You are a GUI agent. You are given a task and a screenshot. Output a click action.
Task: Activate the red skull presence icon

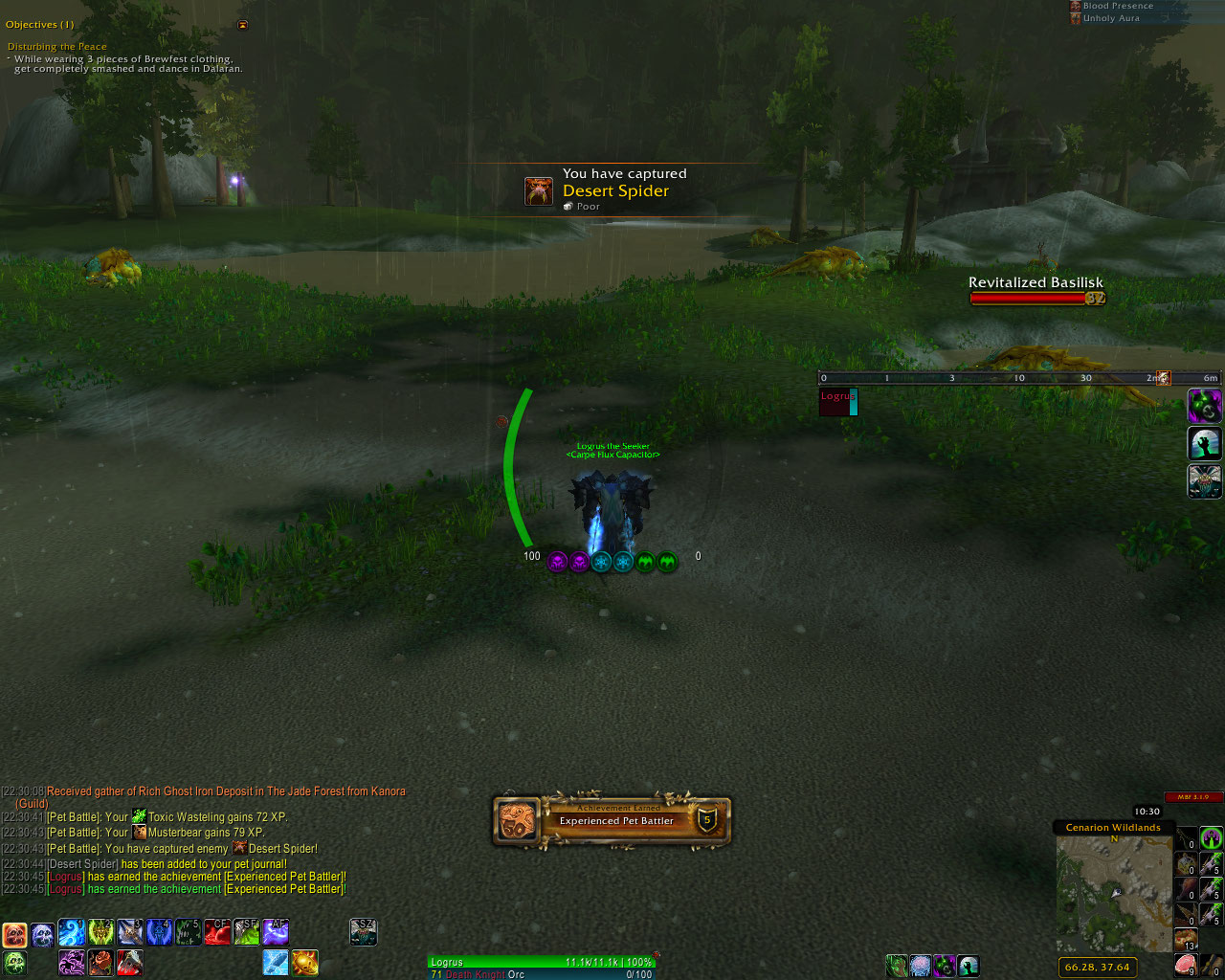pos(14,935)
